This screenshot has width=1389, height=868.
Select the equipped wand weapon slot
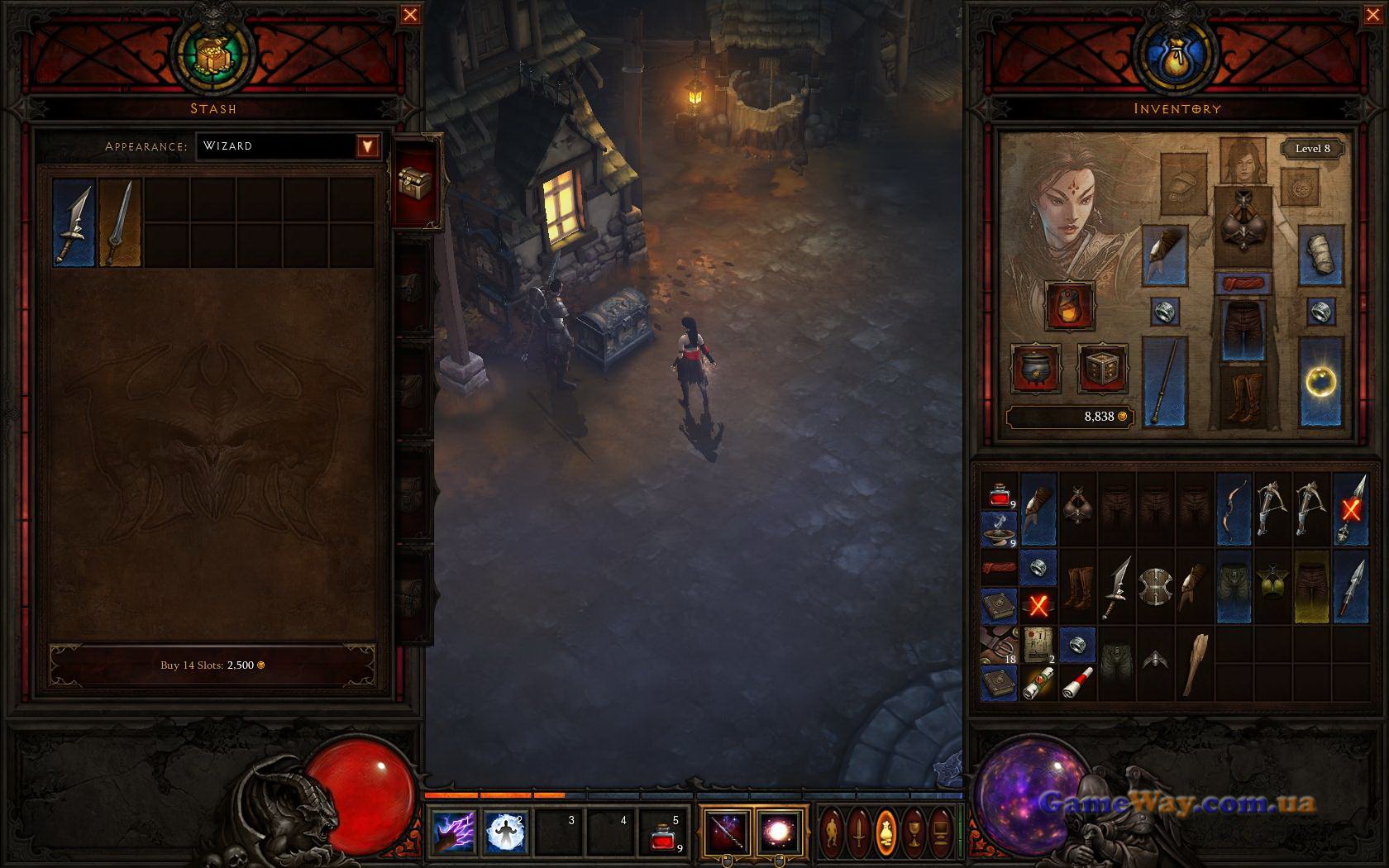click(x=1164, y=382)
